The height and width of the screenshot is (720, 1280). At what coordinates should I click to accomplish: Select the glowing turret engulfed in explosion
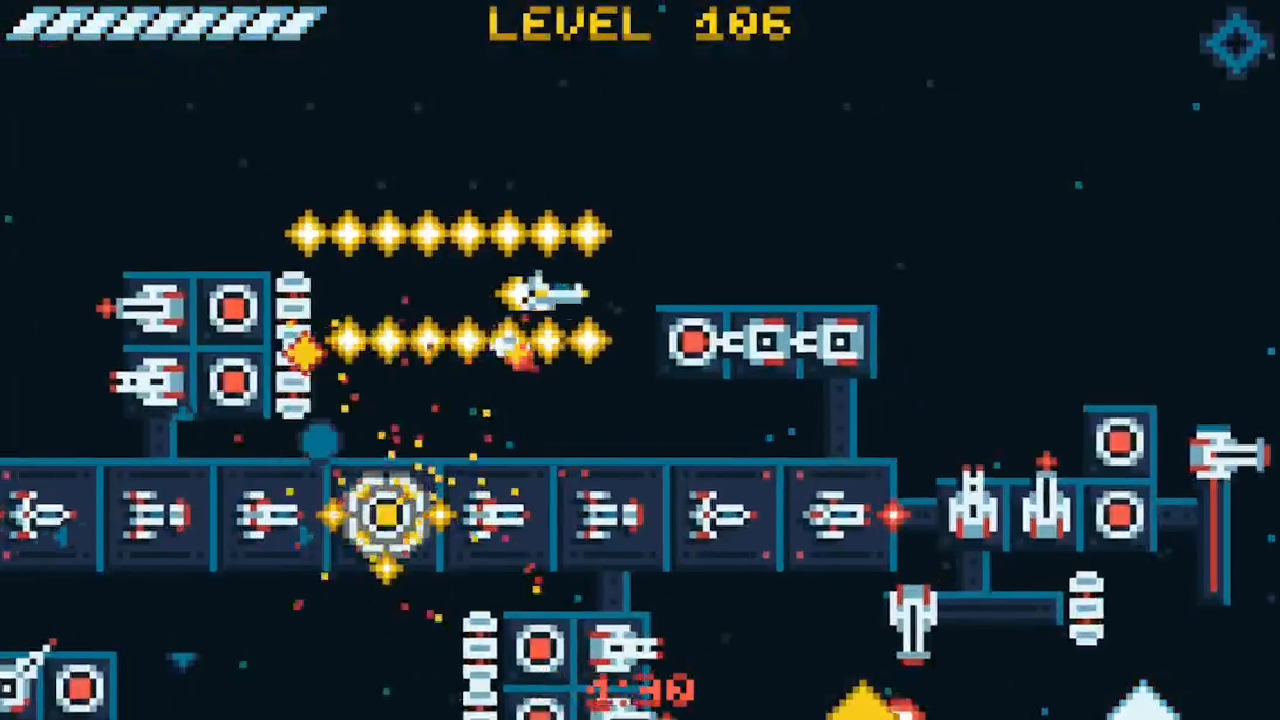pos(390,515)
